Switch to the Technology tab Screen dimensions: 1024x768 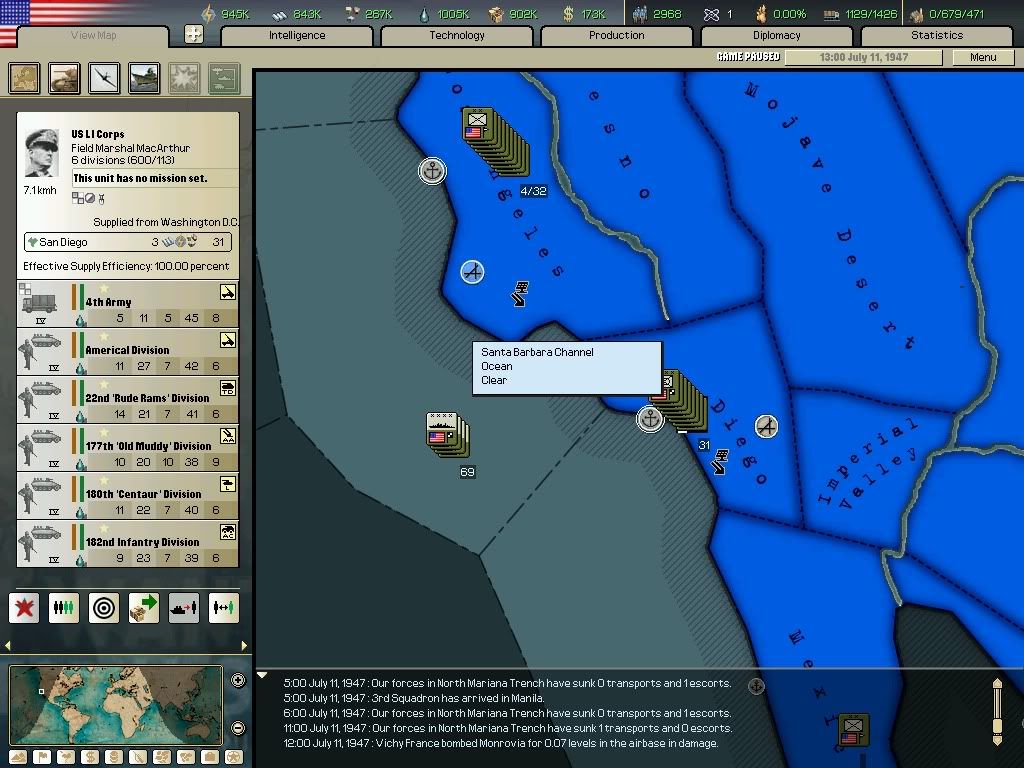pos(457,36)
